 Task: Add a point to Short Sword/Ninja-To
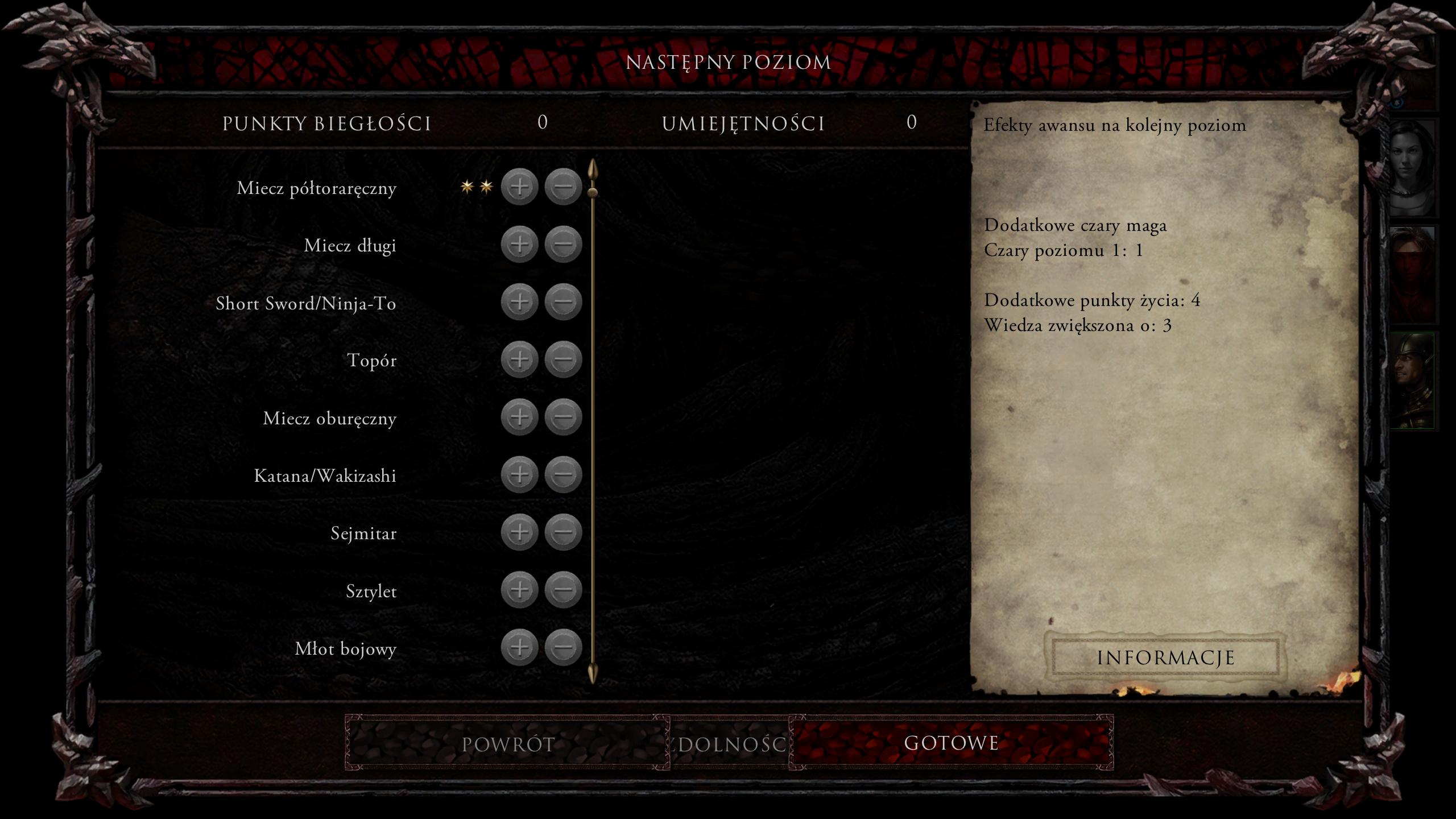519,302
